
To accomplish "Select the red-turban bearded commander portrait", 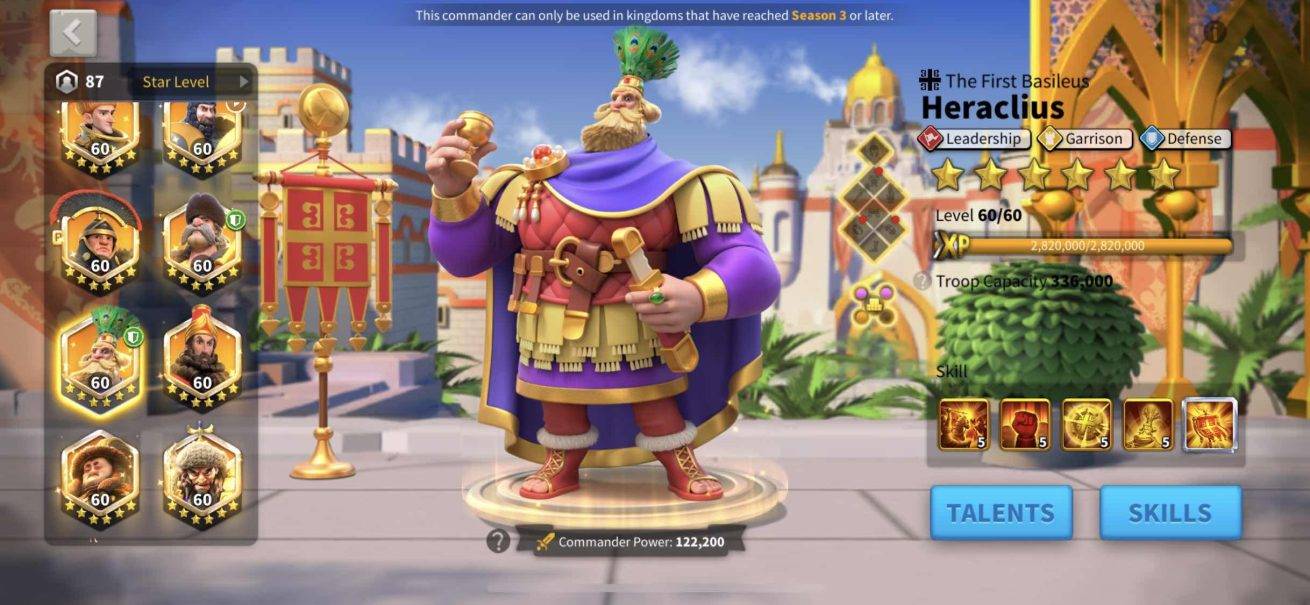I will [202, 360].
